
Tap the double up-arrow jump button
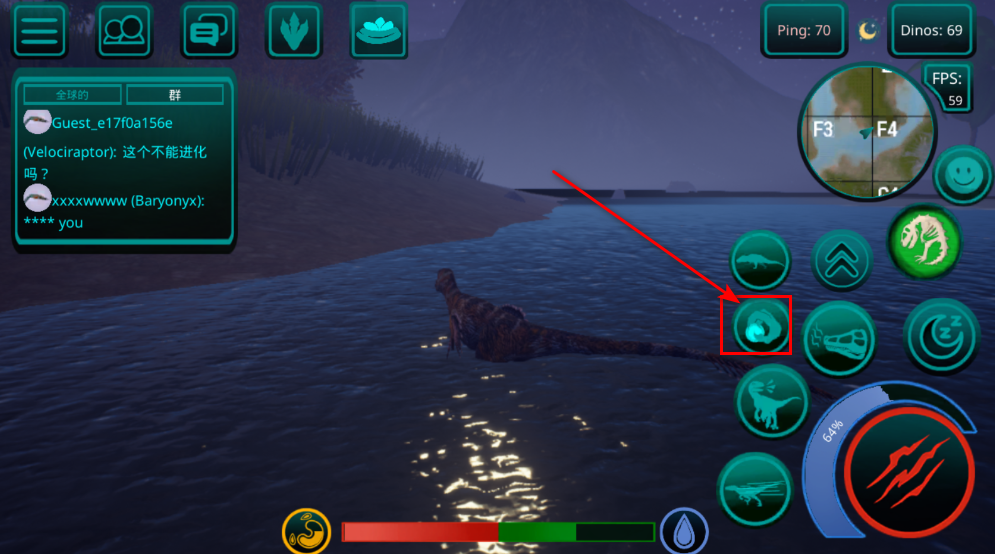click(x=842, y=262)
